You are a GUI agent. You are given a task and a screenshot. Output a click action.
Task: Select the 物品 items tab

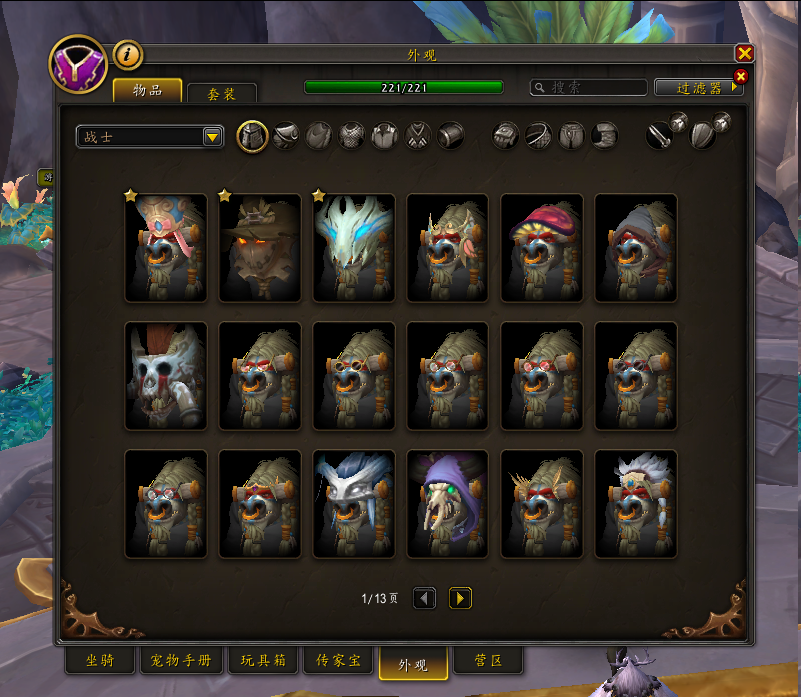(x=148, y=91)
